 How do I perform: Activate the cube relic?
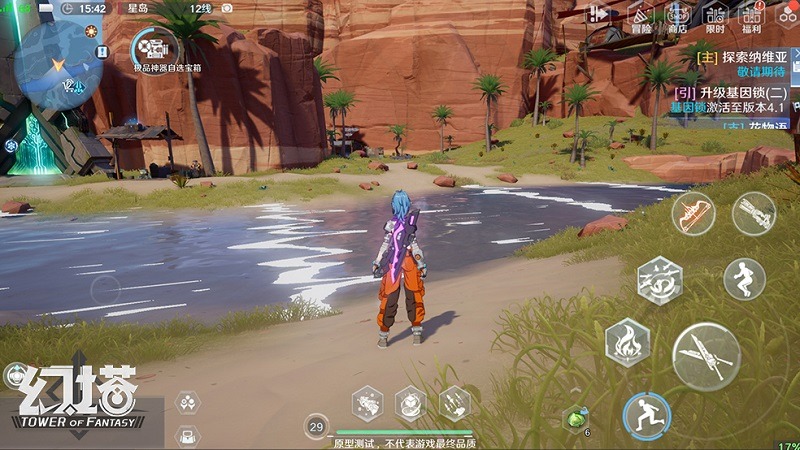pos(410,403)
